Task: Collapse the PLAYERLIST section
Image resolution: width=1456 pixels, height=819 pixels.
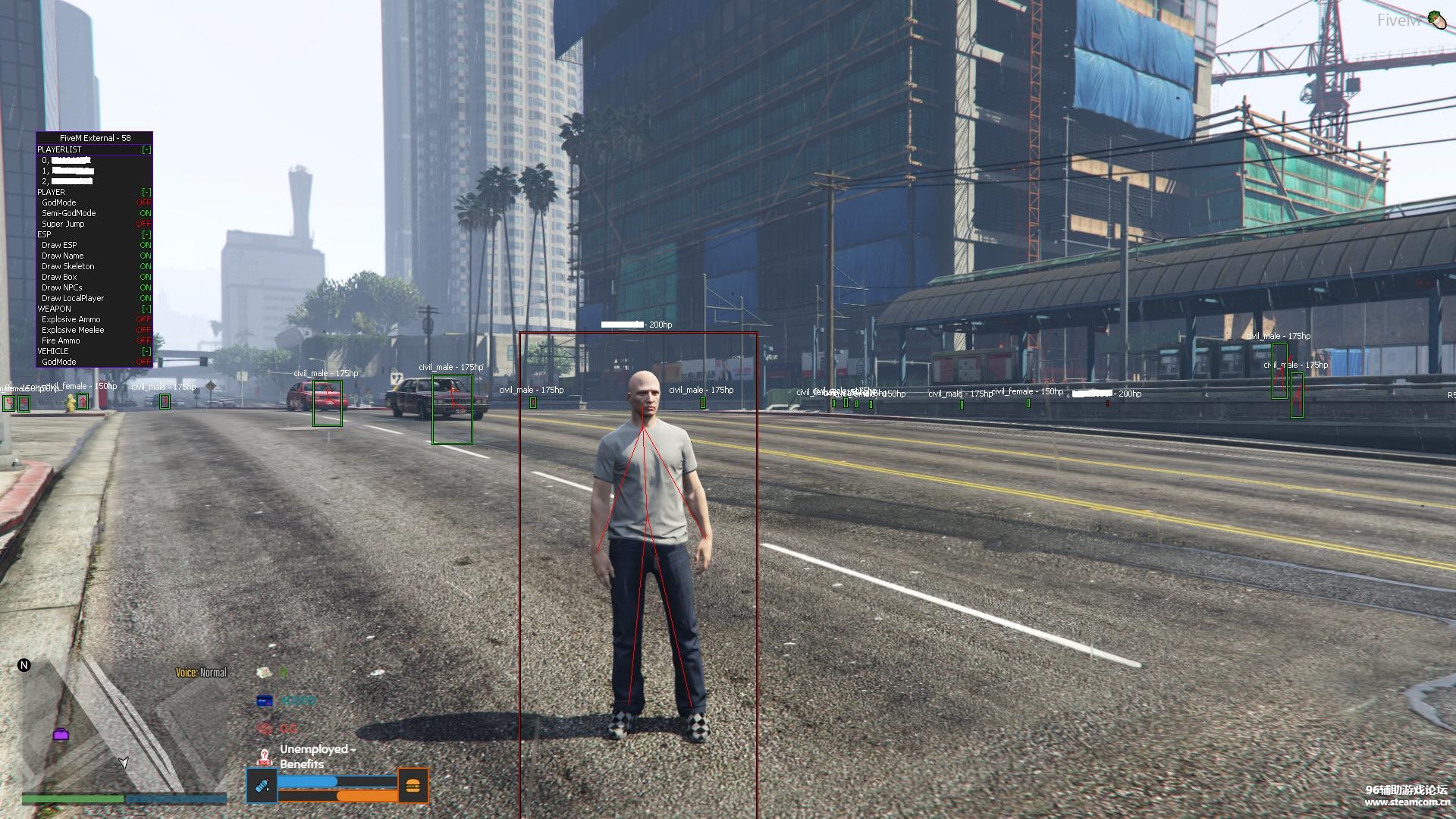Action: tap(146, 149)
